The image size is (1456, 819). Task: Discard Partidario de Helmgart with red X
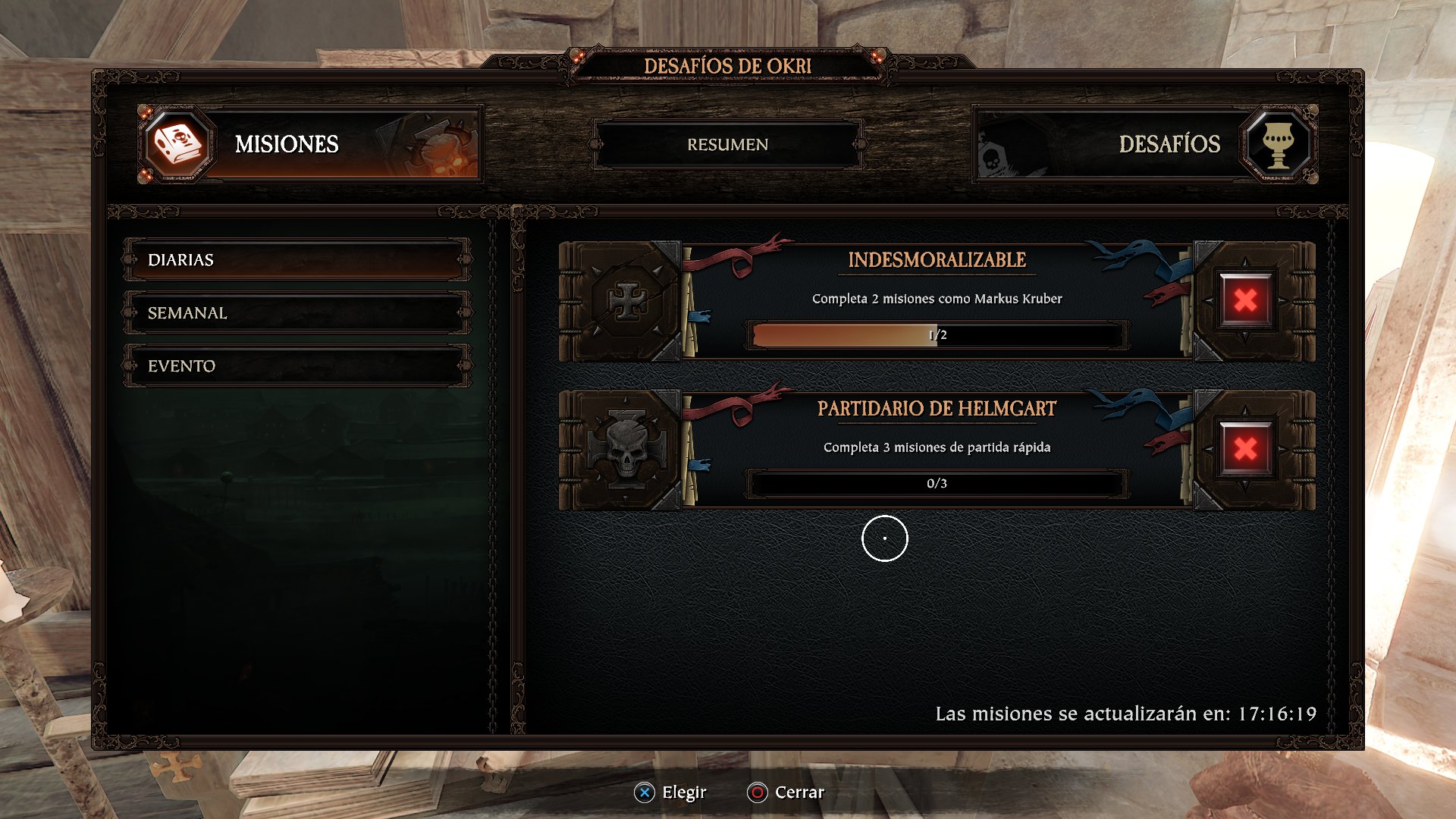[1245, 449]
